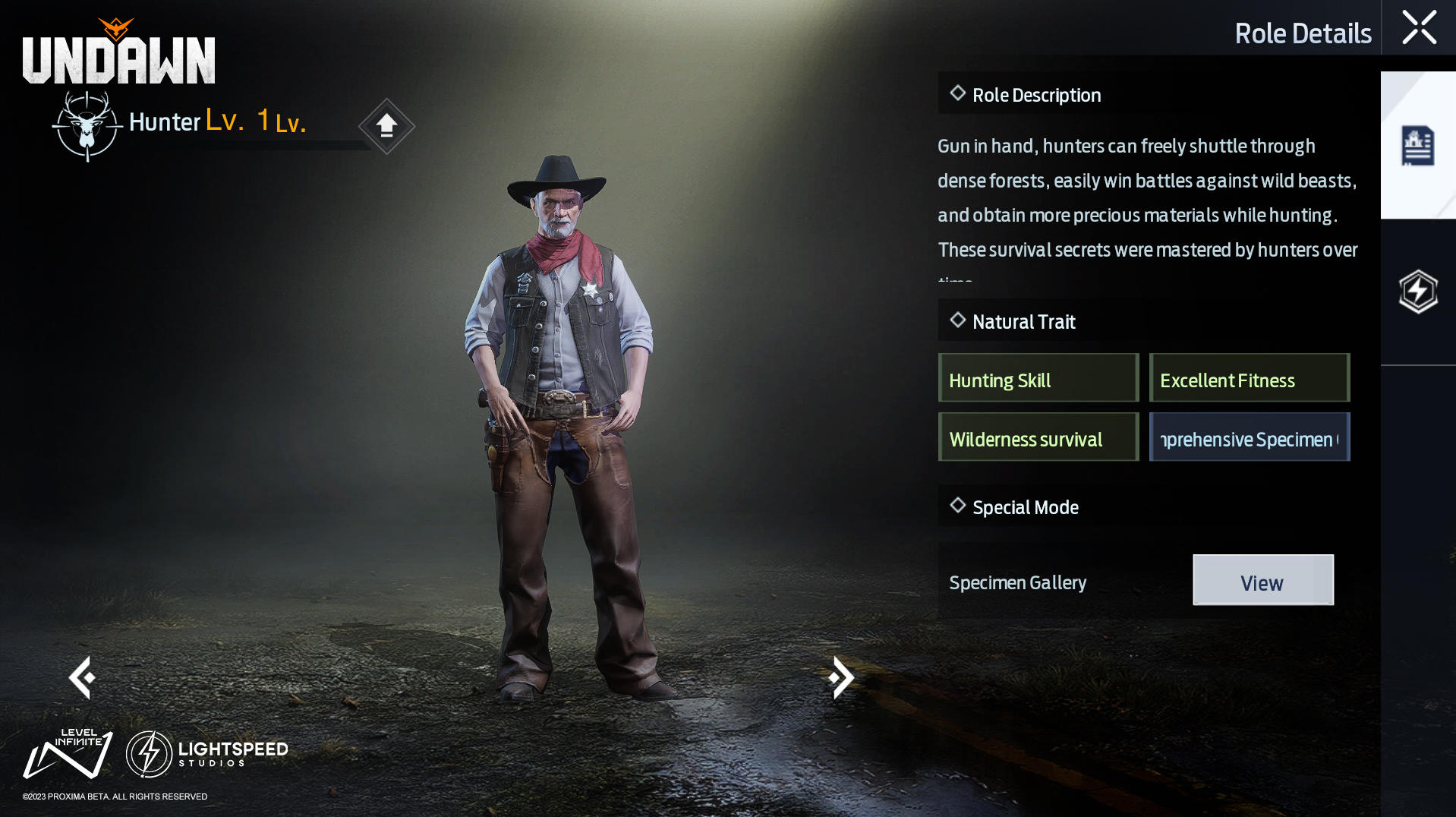Switch to the lightning bolt skills tab
Image resolution: width=1456 pixels, height=817 pixels.
coord(1417,292)
